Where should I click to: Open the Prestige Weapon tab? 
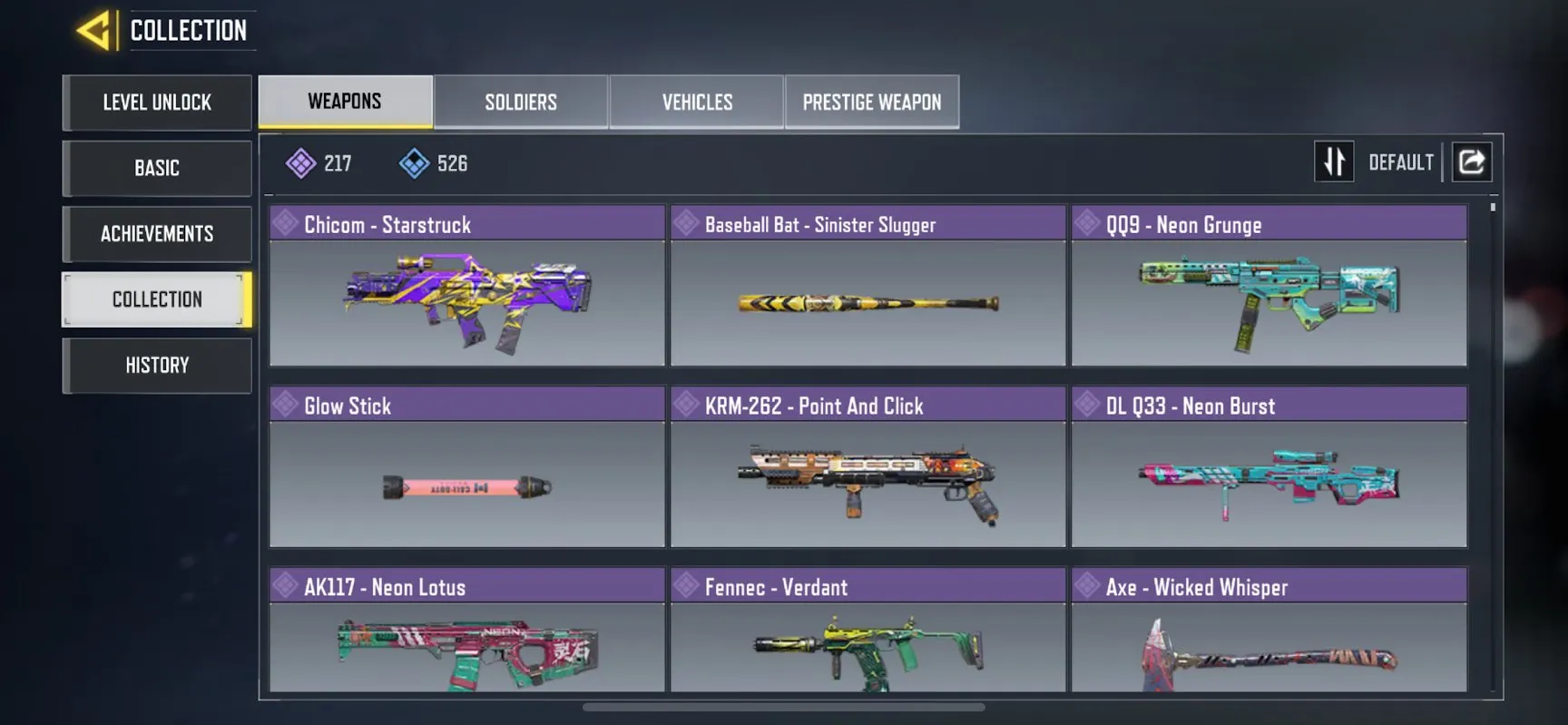pyautogui.click(x=871, y=102)
